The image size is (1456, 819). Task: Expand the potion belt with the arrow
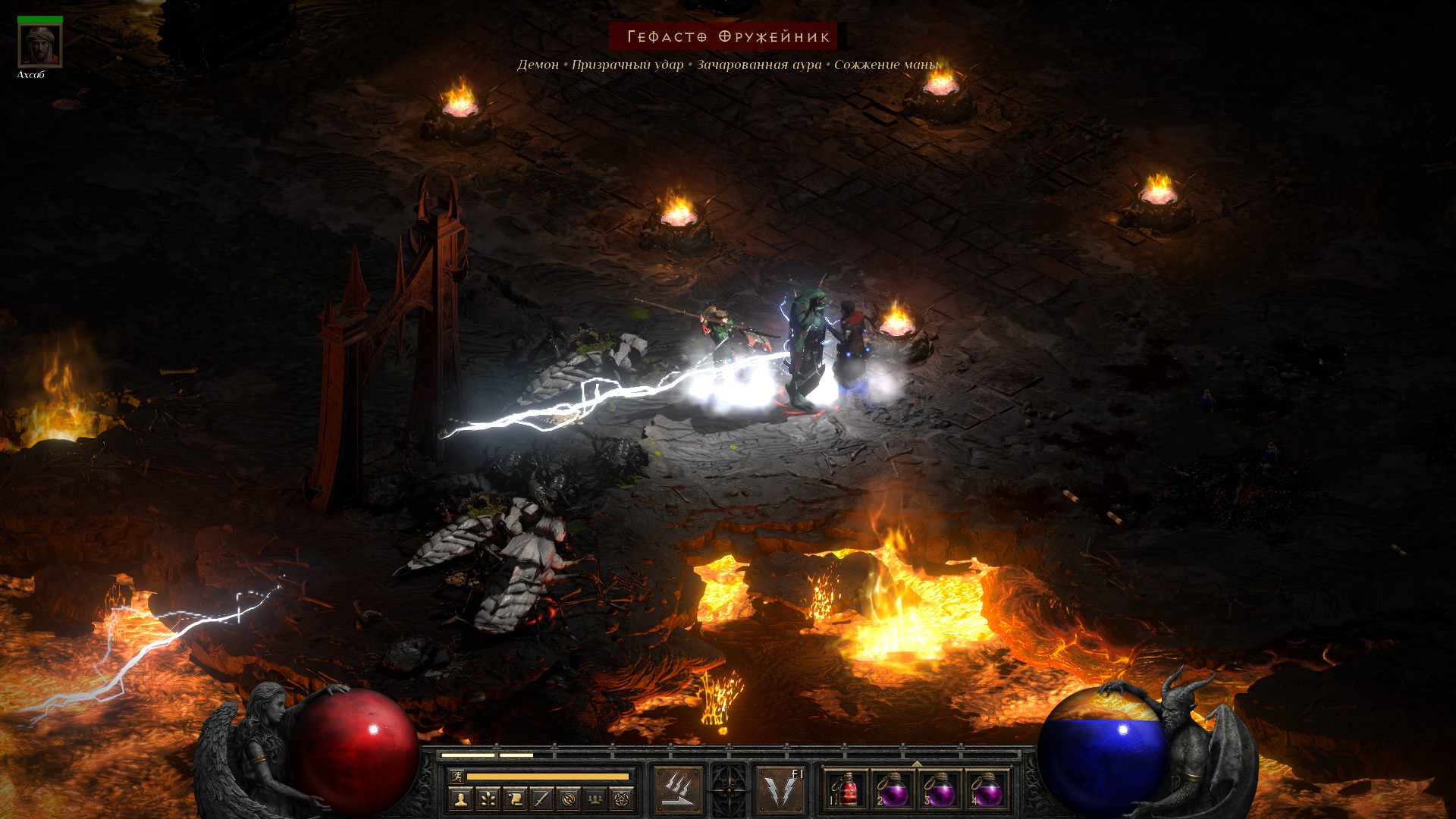pyautogui.click(x=917, y=764)
